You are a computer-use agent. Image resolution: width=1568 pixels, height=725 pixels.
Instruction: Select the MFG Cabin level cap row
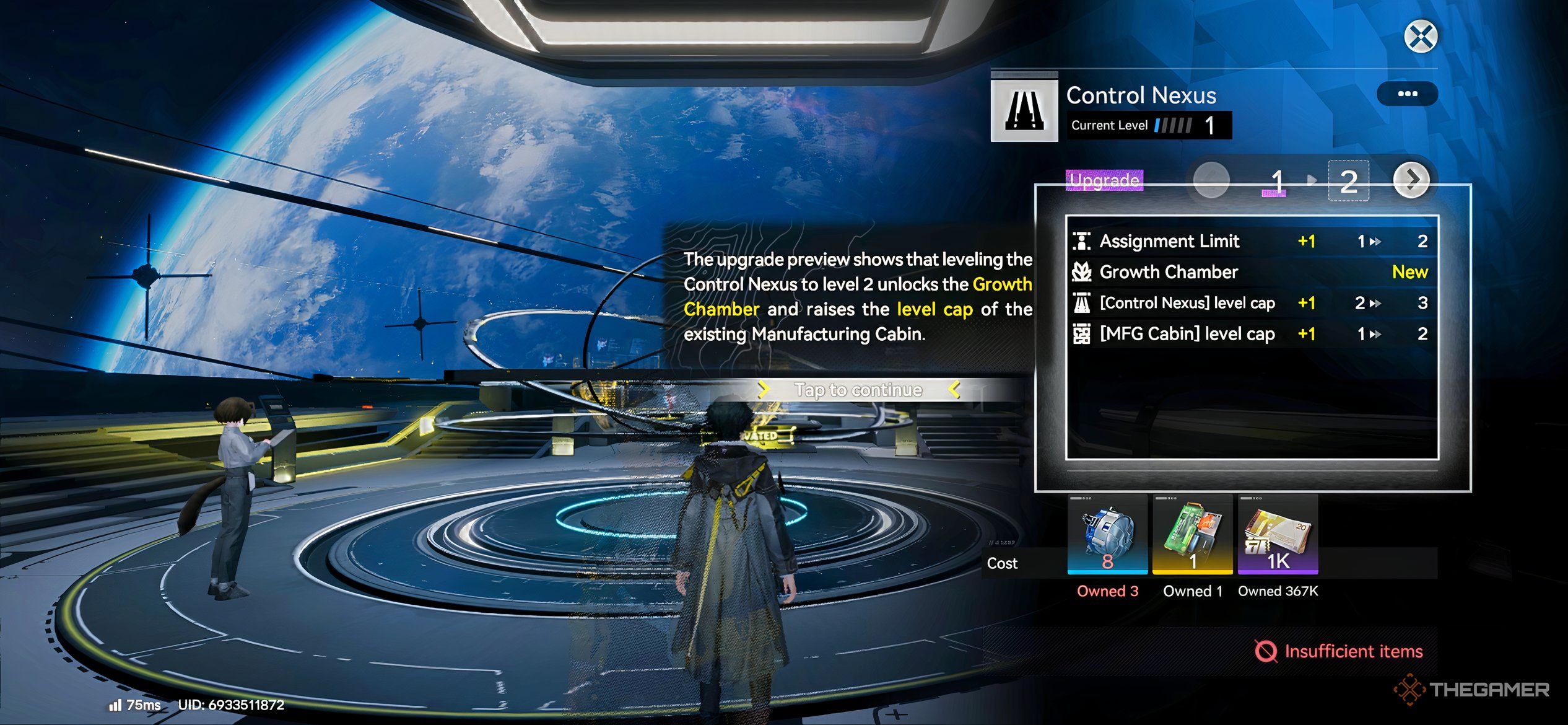point(1251,334)
